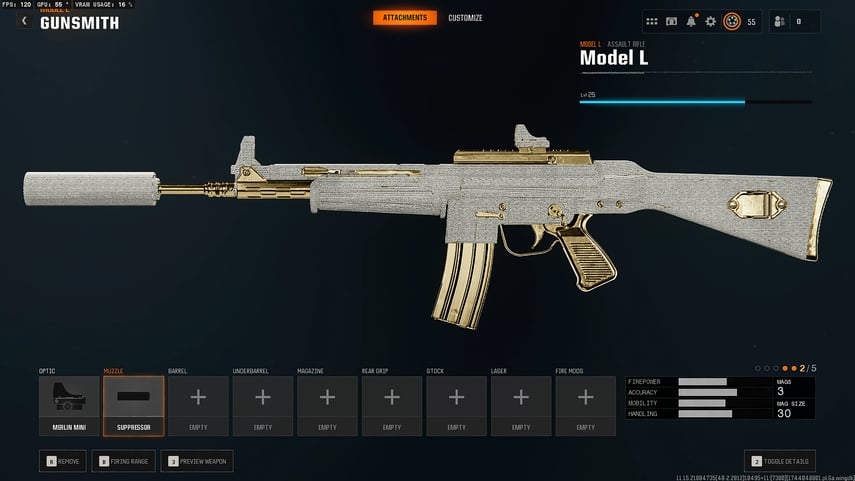Toggle the weapon details panel
855x481 pixels.
[779, 462]
